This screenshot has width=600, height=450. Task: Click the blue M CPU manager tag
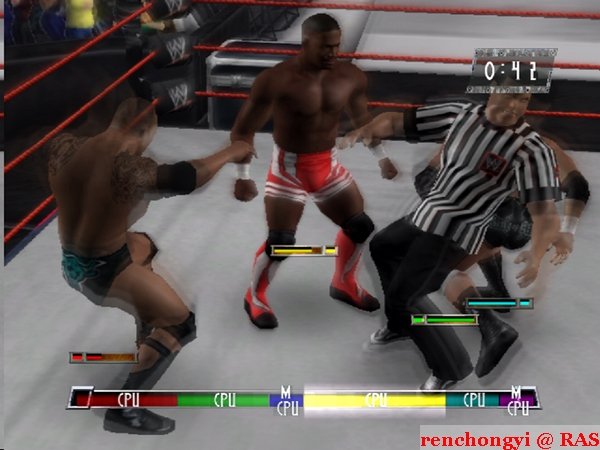click(287, 399)
